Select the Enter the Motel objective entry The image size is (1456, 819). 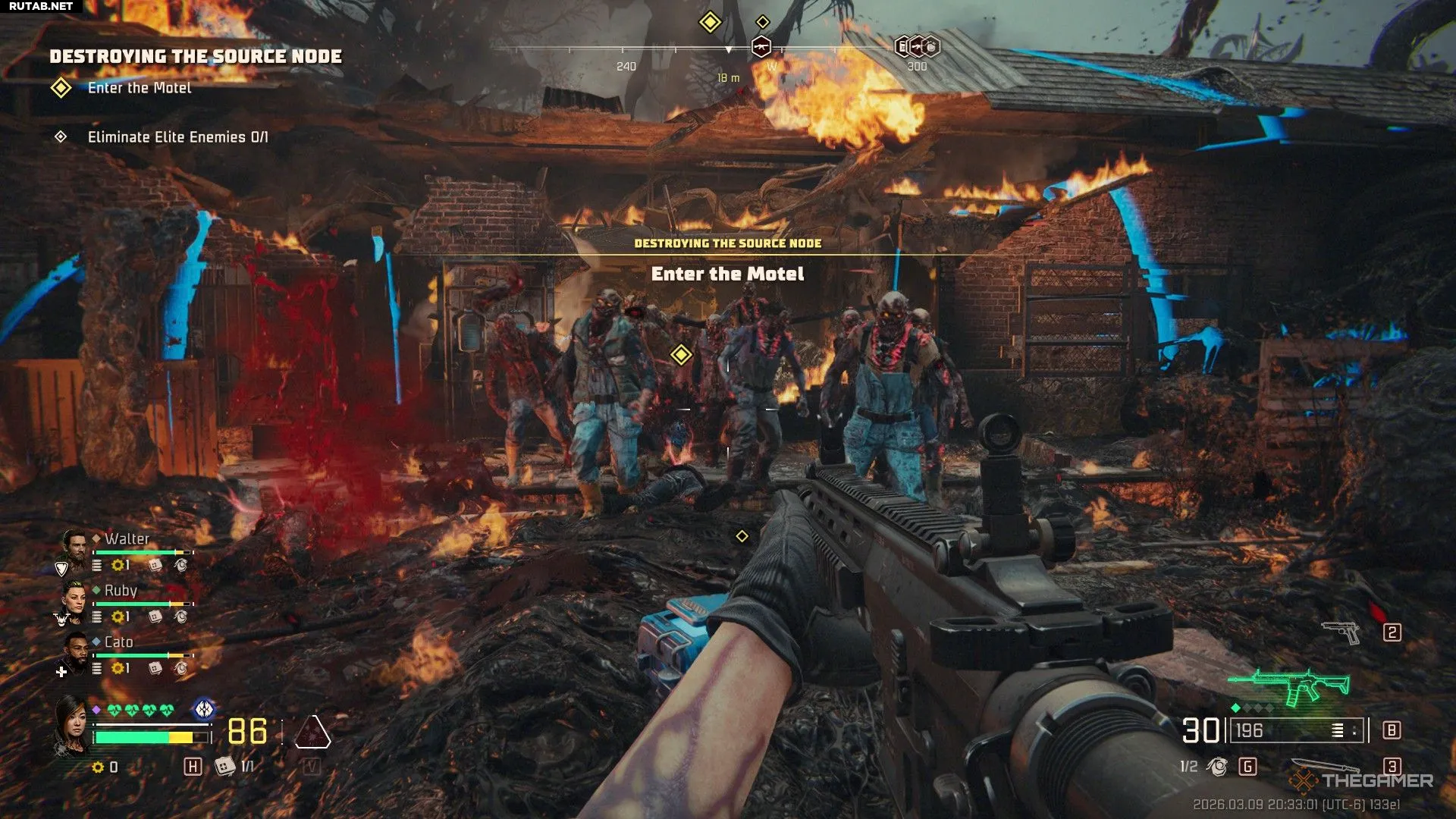pos(139,88)
